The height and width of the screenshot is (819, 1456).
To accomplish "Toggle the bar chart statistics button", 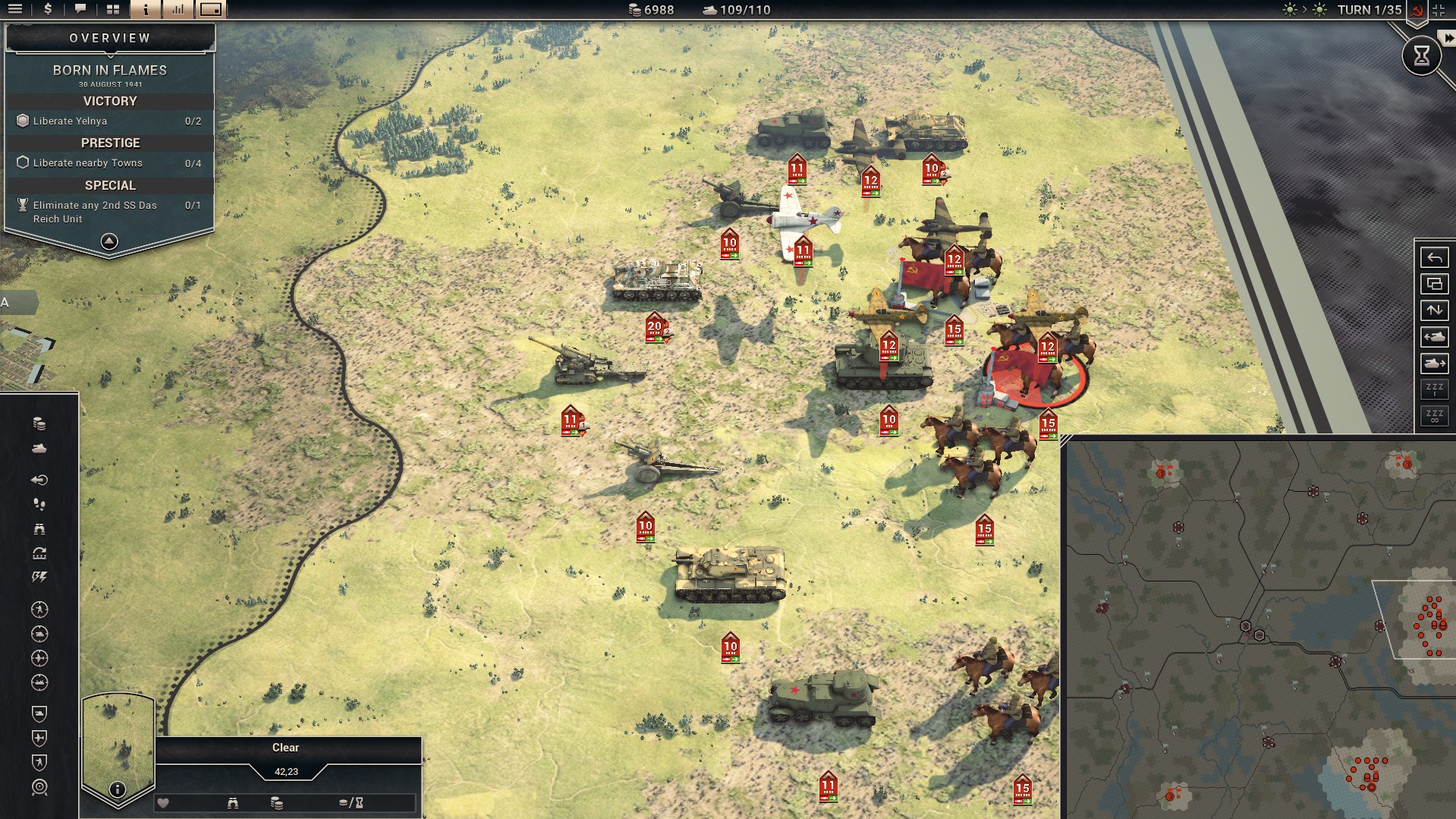I will [x=178, y=9].
